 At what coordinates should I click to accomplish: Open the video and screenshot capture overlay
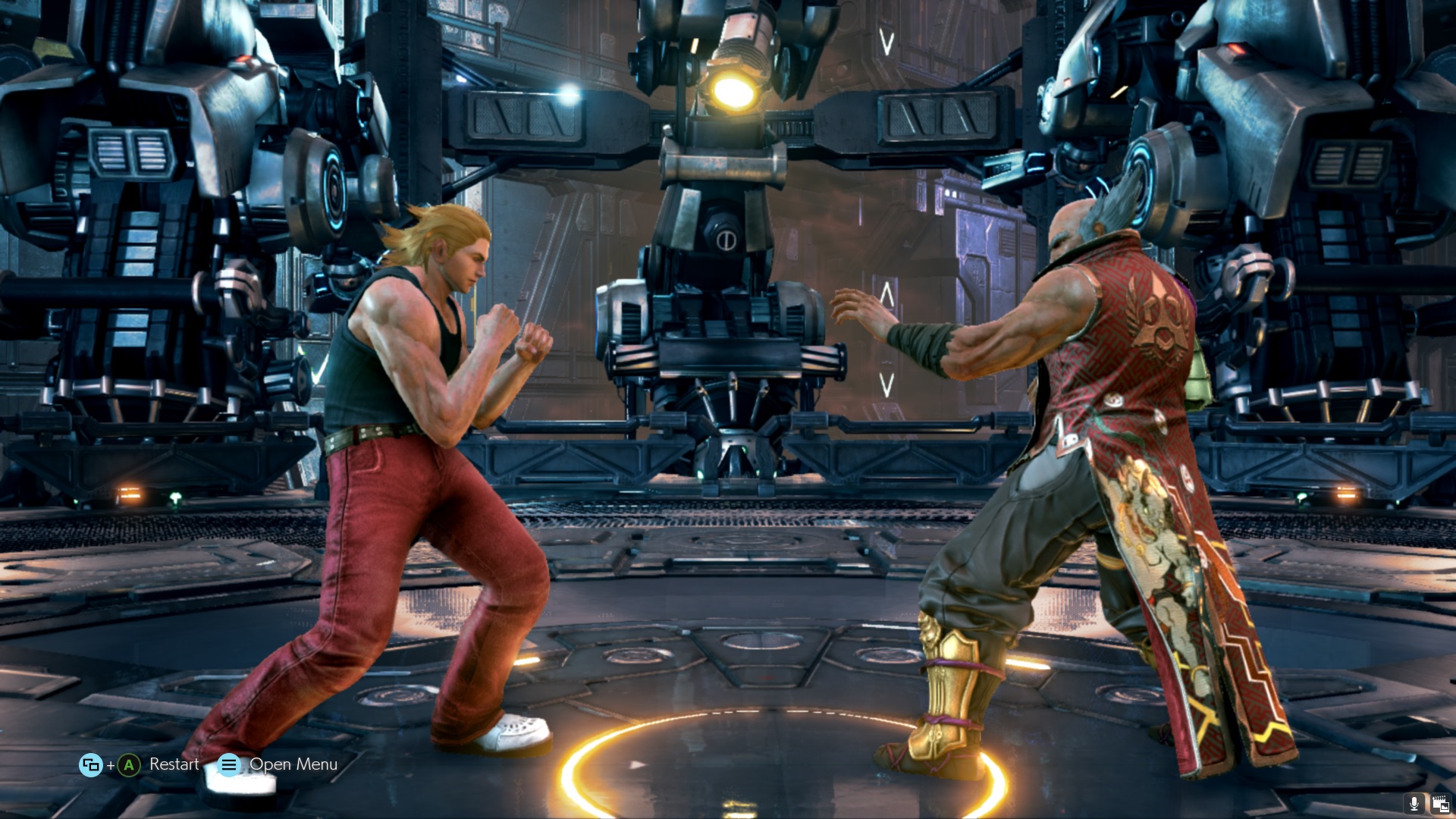click(1440, 803)
